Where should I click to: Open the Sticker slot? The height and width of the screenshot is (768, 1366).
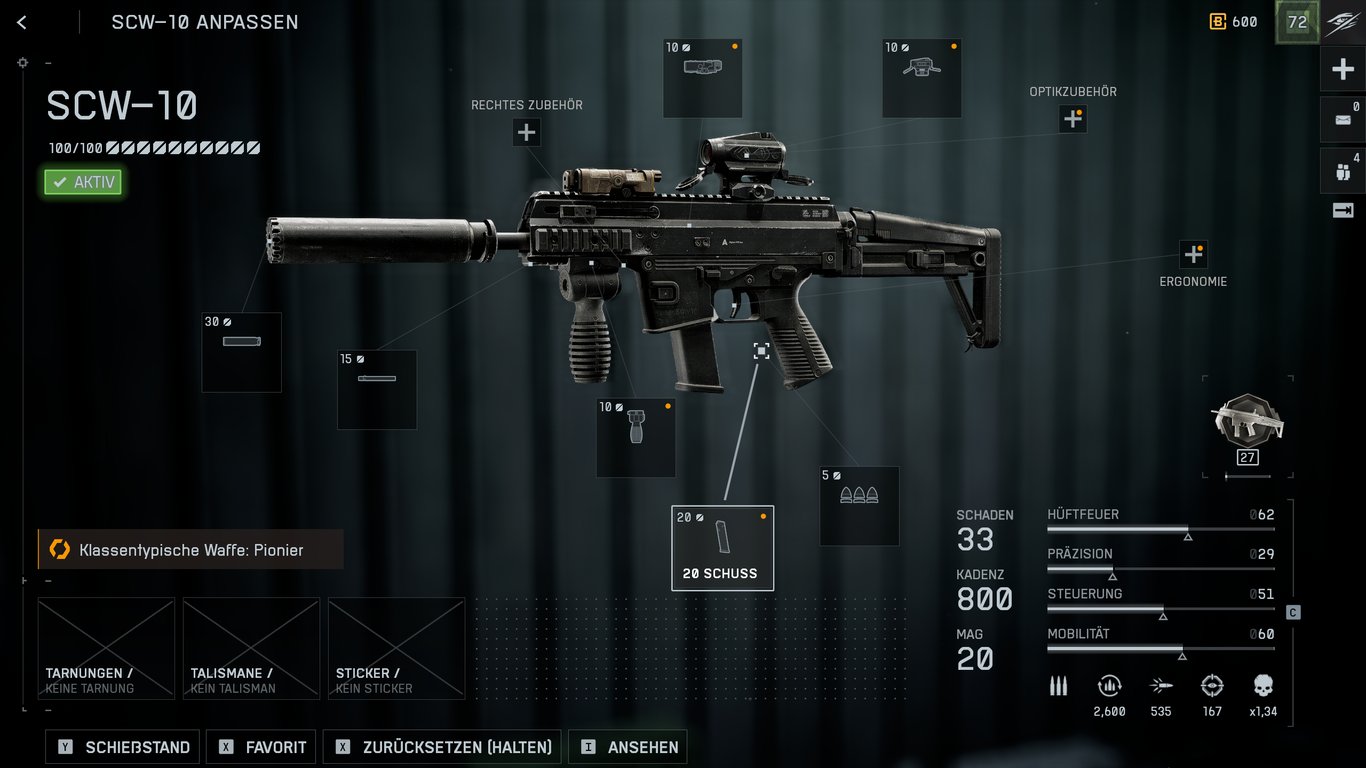click(396, 648)
